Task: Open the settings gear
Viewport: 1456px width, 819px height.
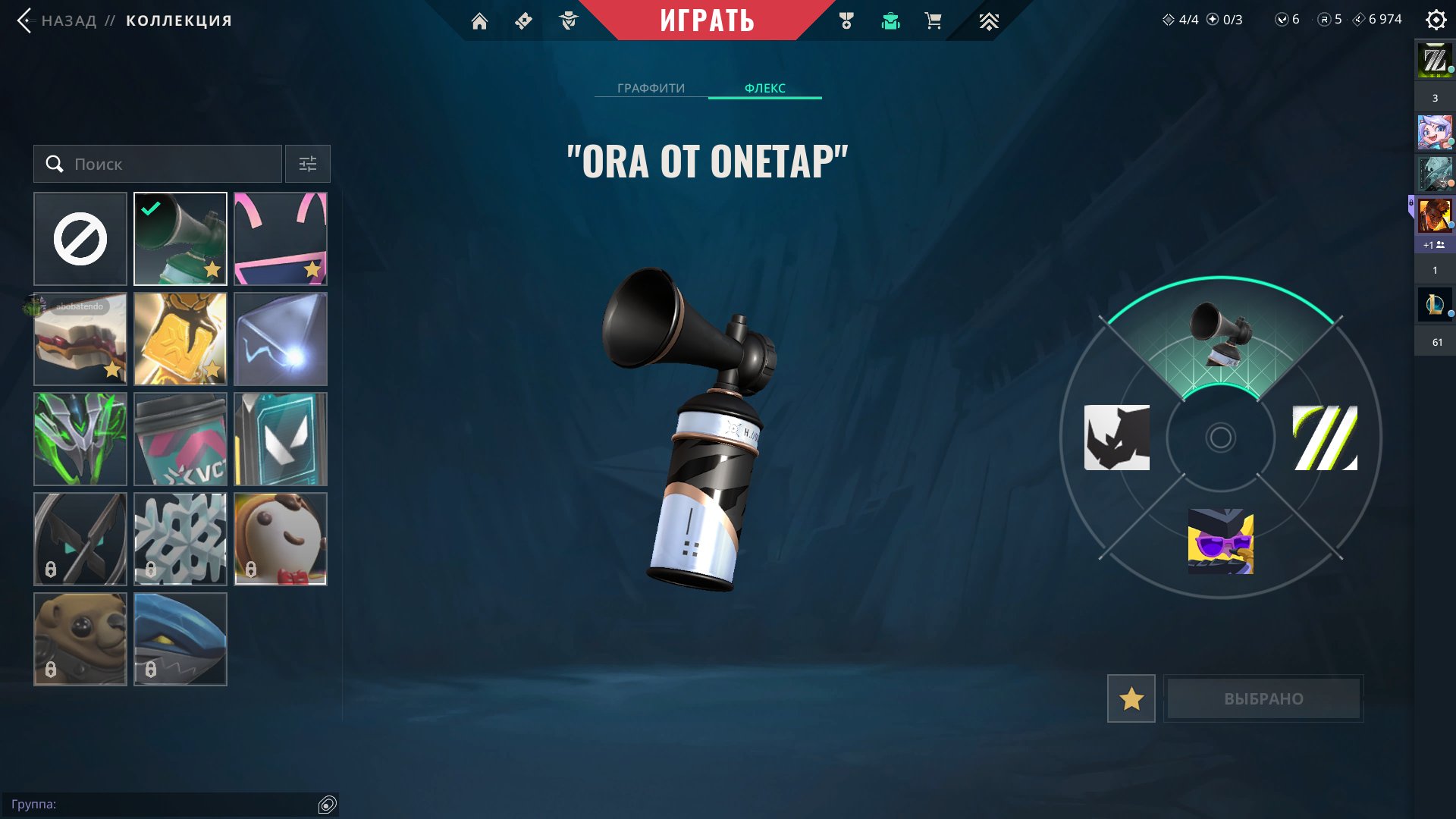Action: [x=1436, y=20]
